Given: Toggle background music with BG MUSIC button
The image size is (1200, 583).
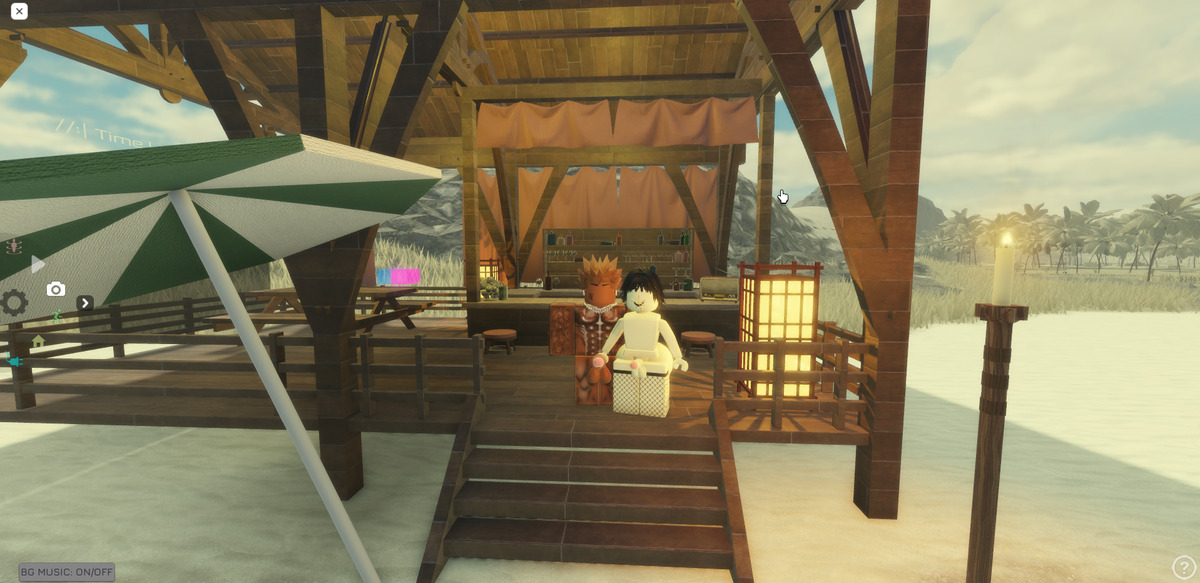Looking at the screenshot, I should click(67, 572).
